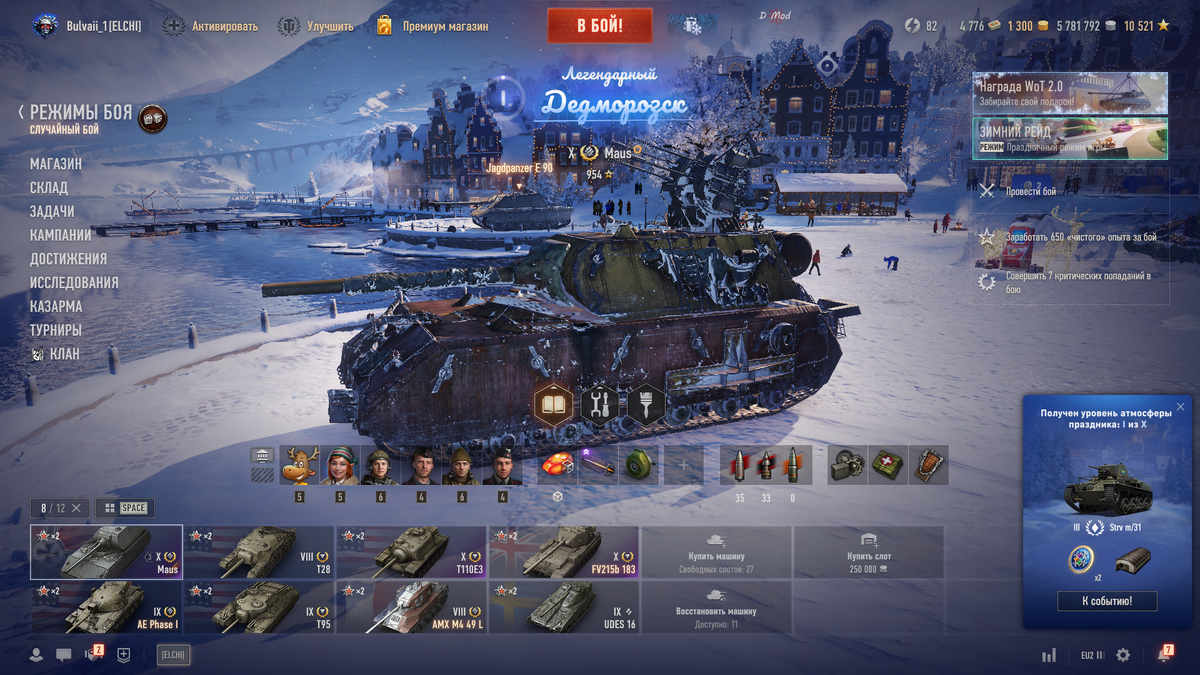This screenshot has height=675, width=1200.
Task: Click the К событию! button
Action: tap(1107, 601)
